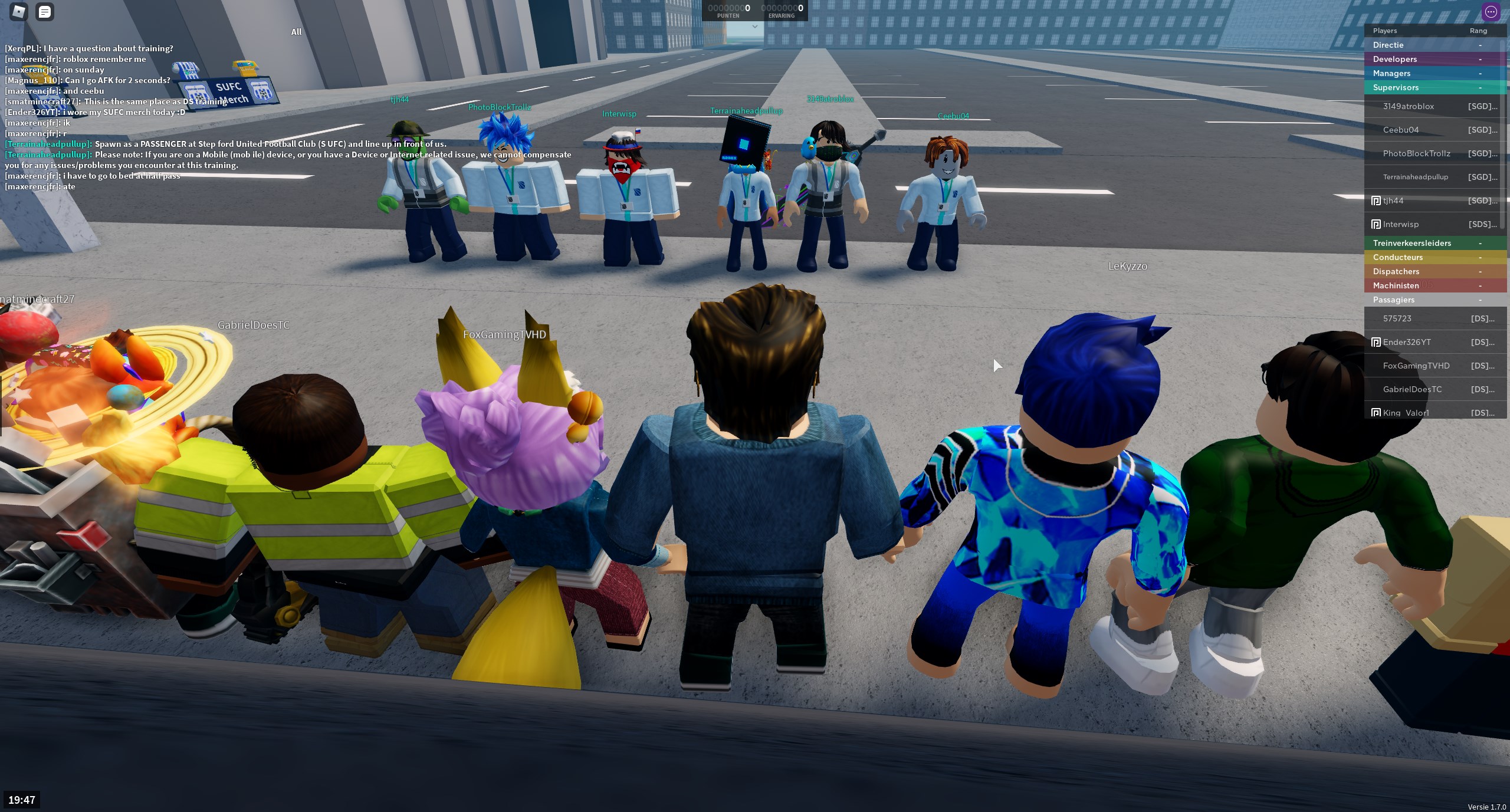Select tjh44 in the player list
The image size is (1510, 812).
tap(1393, 200)
